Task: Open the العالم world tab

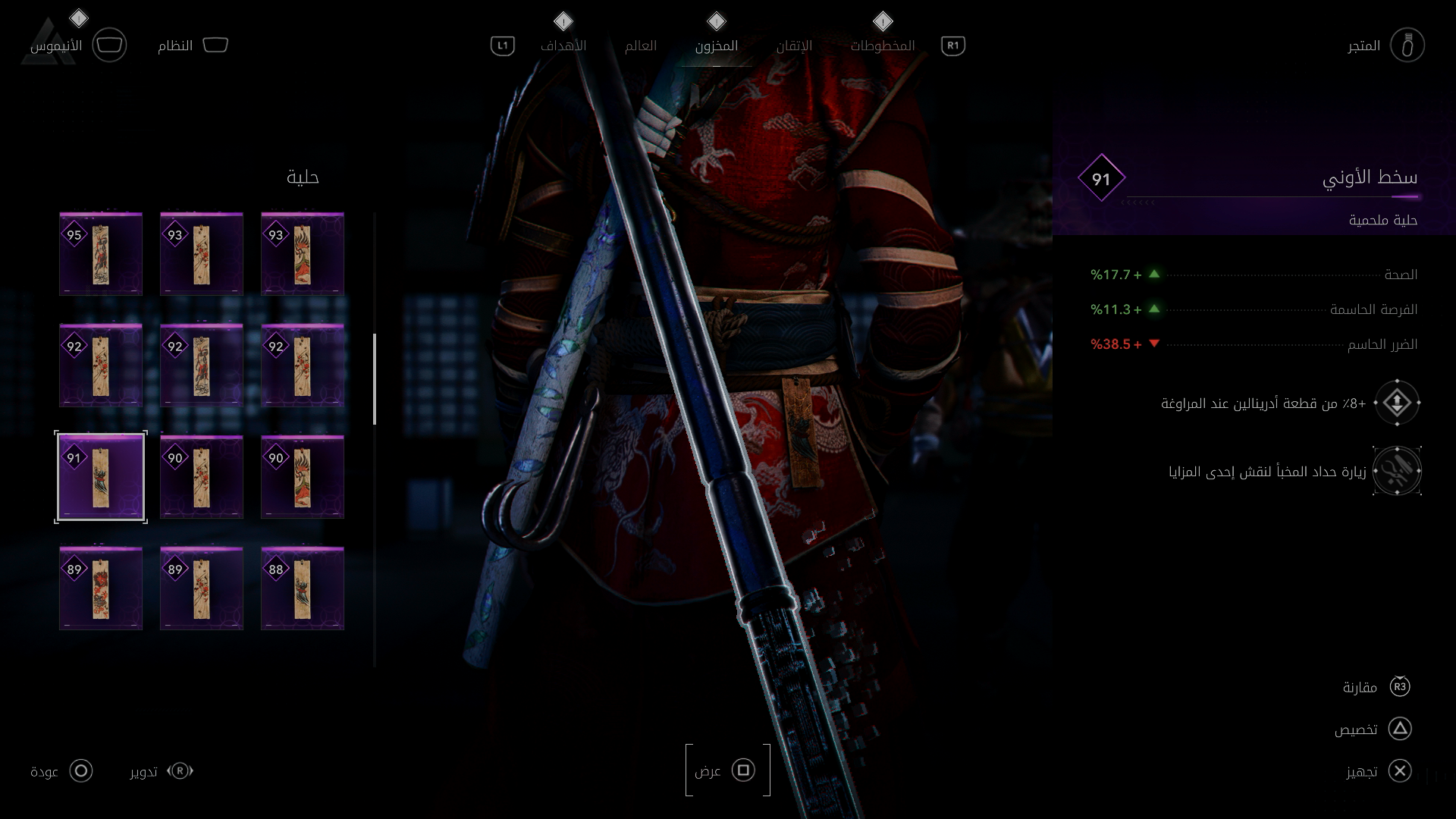Action: point(640,45)
